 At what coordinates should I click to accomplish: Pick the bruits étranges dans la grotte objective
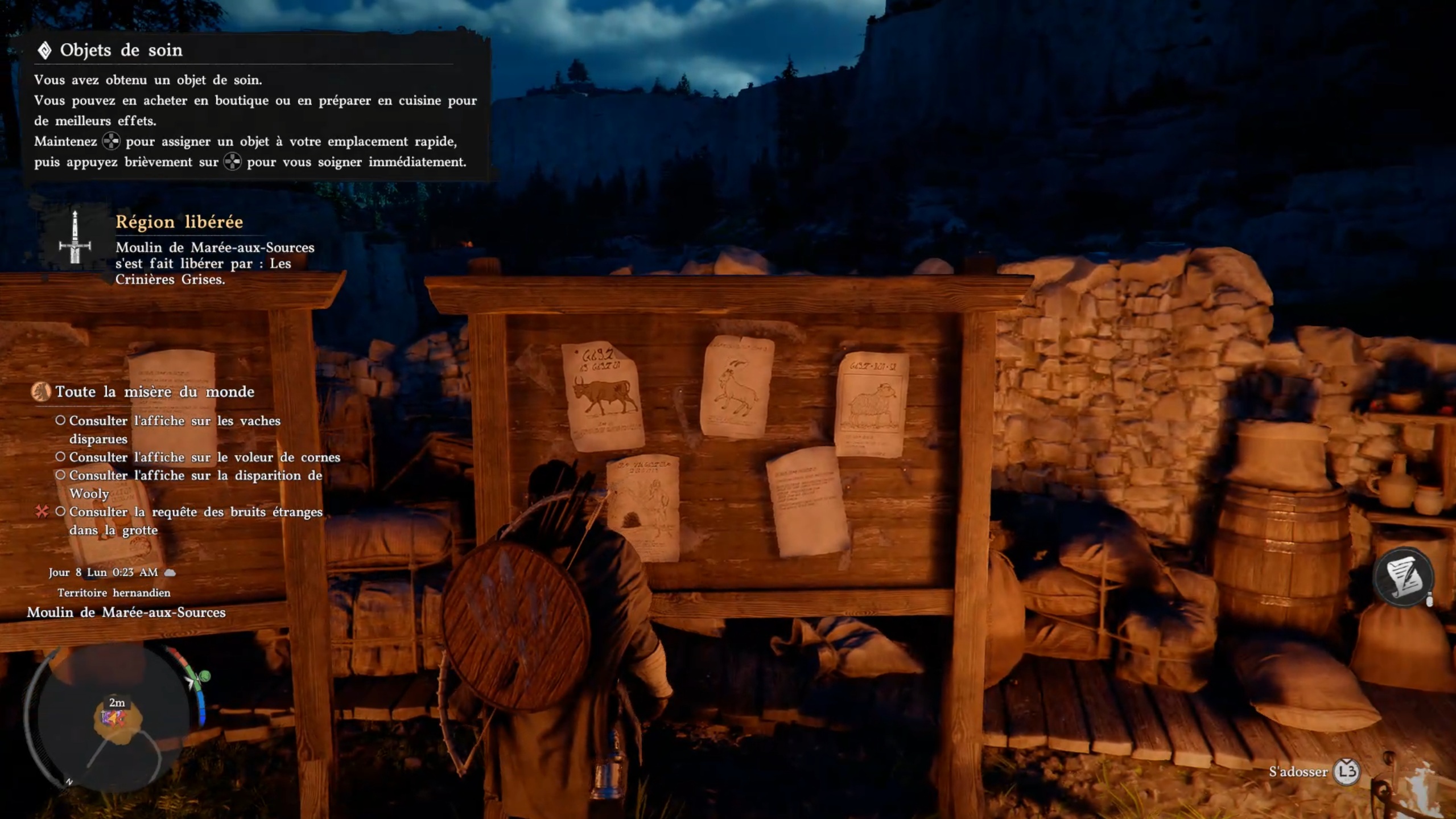coord(195,520)
